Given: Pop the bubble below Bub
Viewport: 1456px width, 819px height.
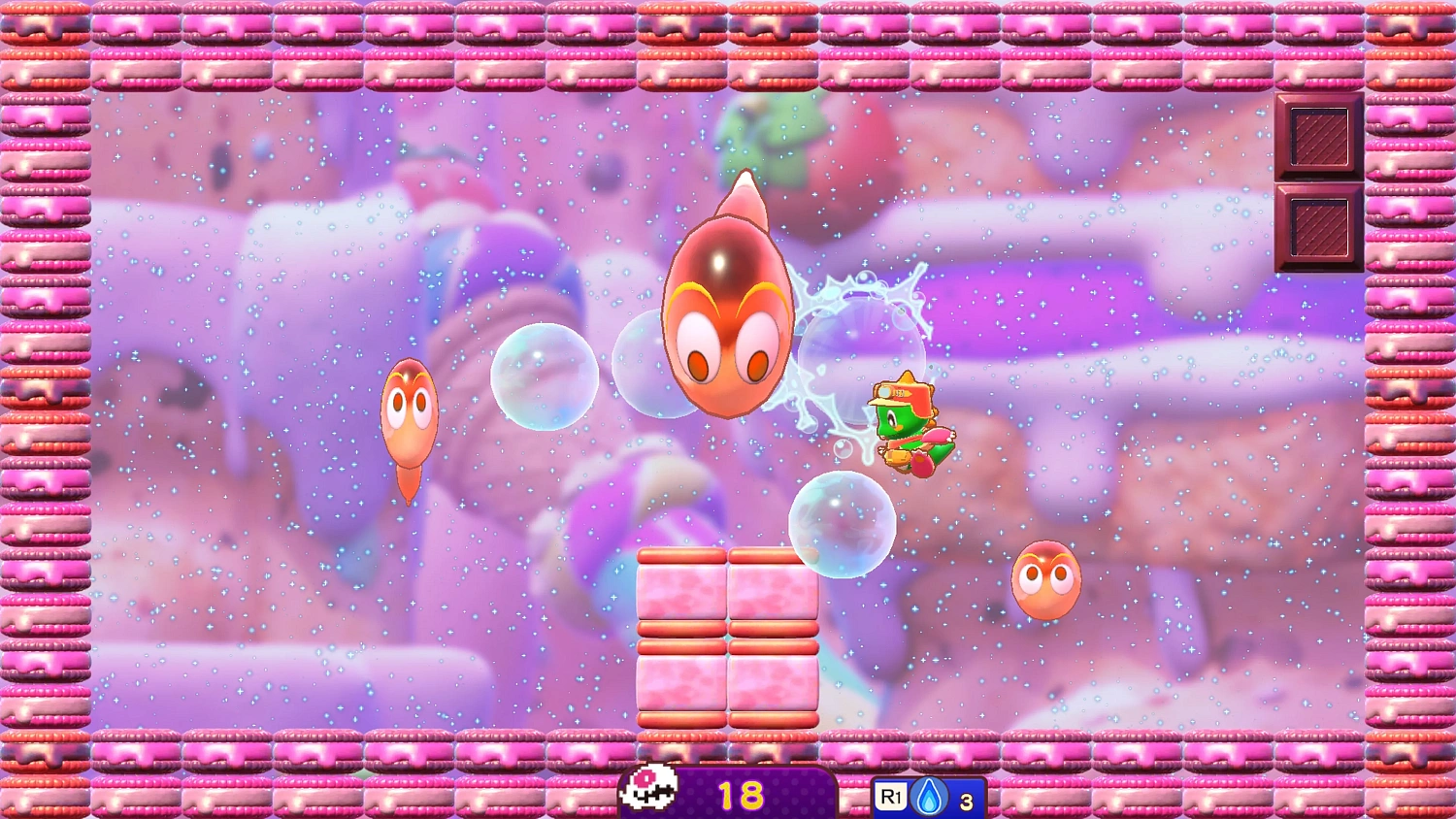Looking at the screenshot, I should click(841, 524).
